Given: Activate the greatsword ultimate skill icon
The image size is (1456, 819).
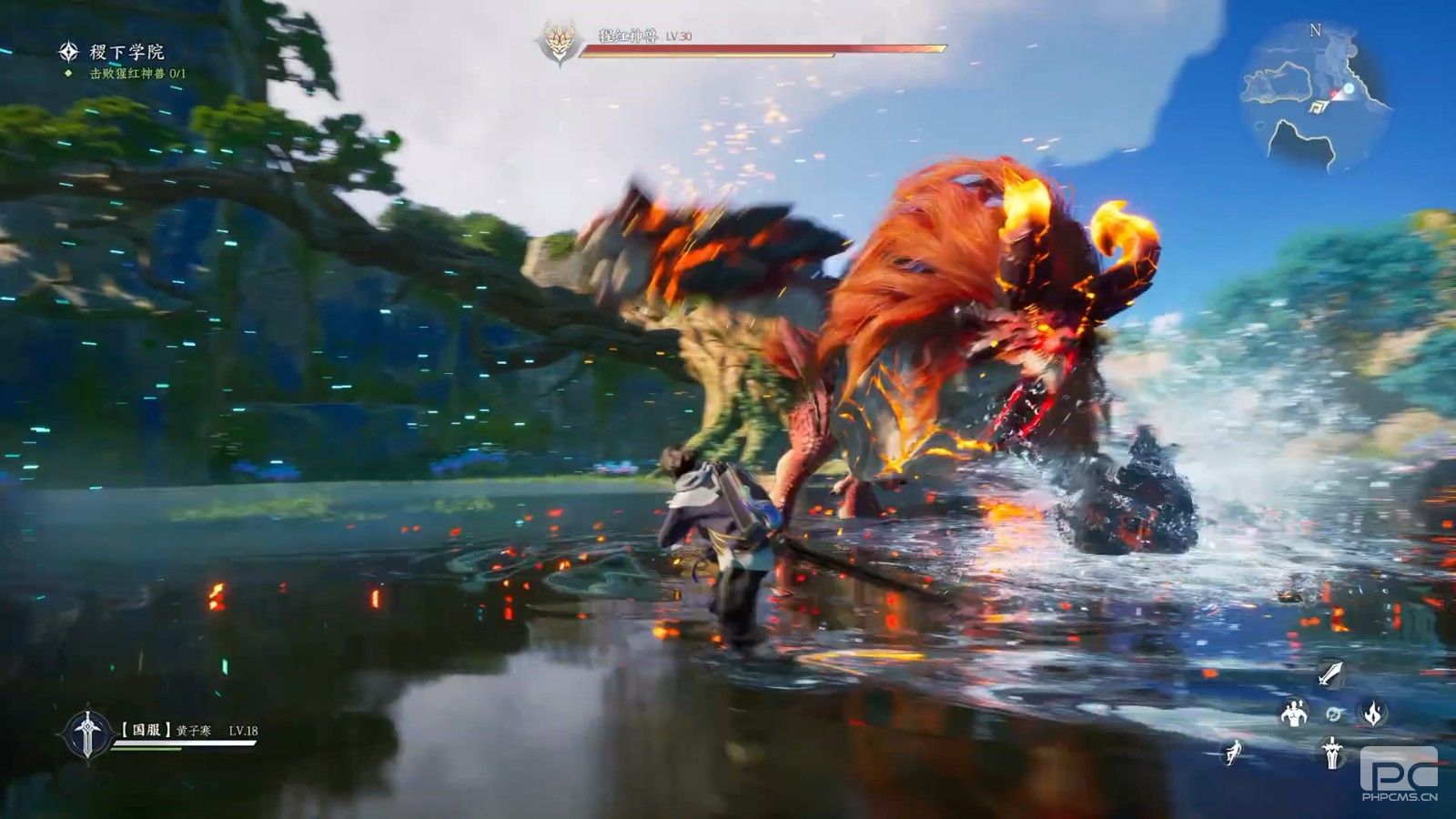Looking at the screenshot, I should (x=1332, y=753).
